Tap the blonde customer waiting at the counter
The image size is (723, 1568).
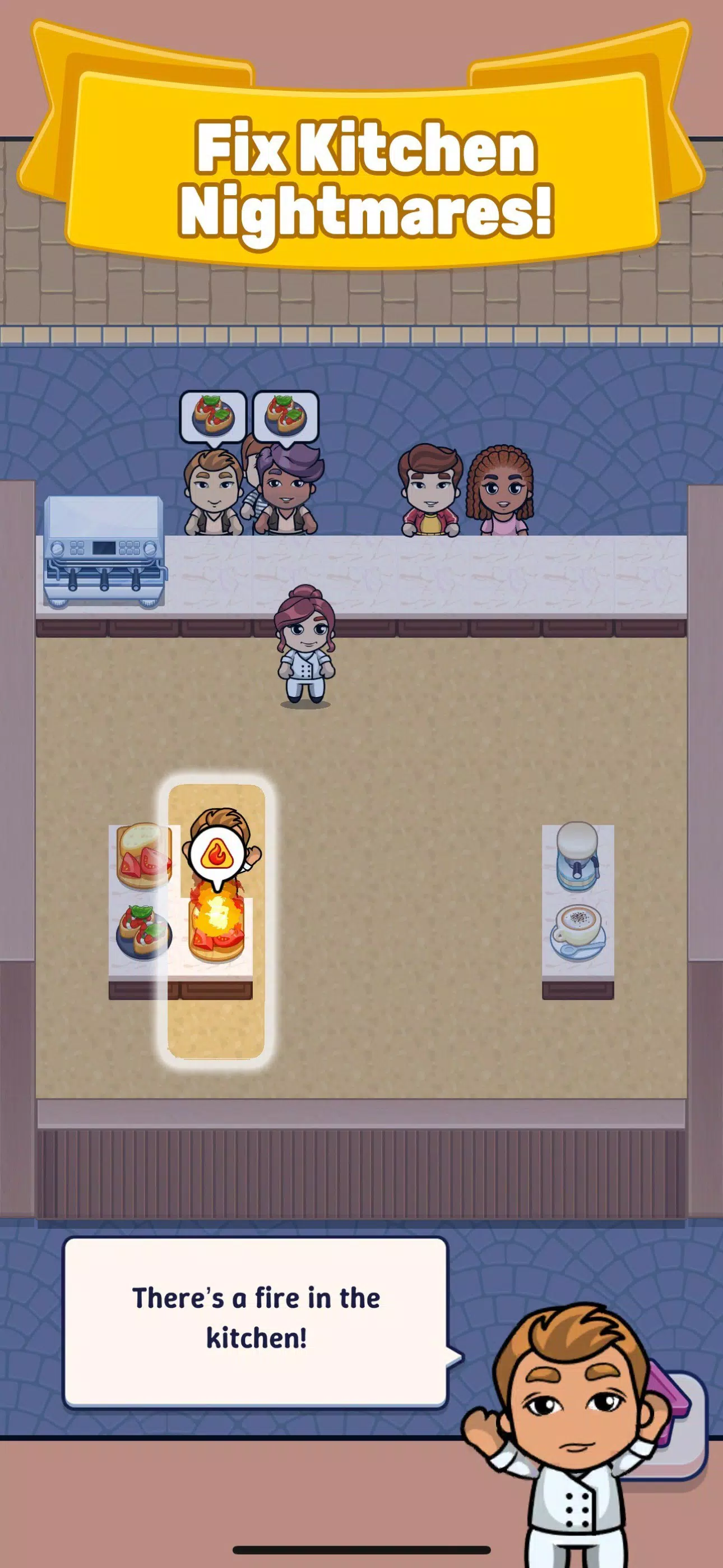213,493
